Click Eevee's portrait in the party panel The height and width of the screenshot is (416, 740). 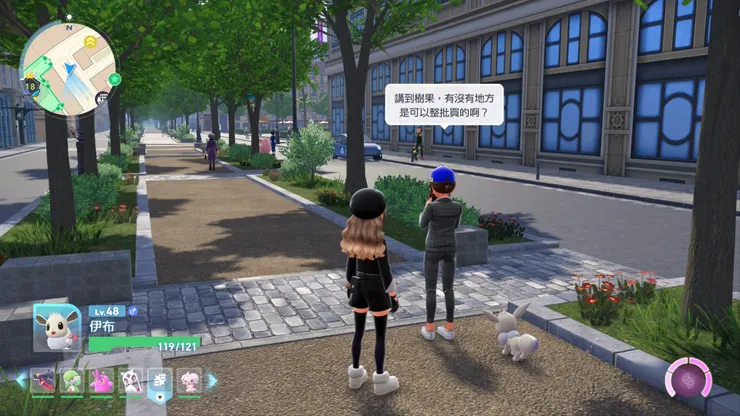click(x=57, y=327)
